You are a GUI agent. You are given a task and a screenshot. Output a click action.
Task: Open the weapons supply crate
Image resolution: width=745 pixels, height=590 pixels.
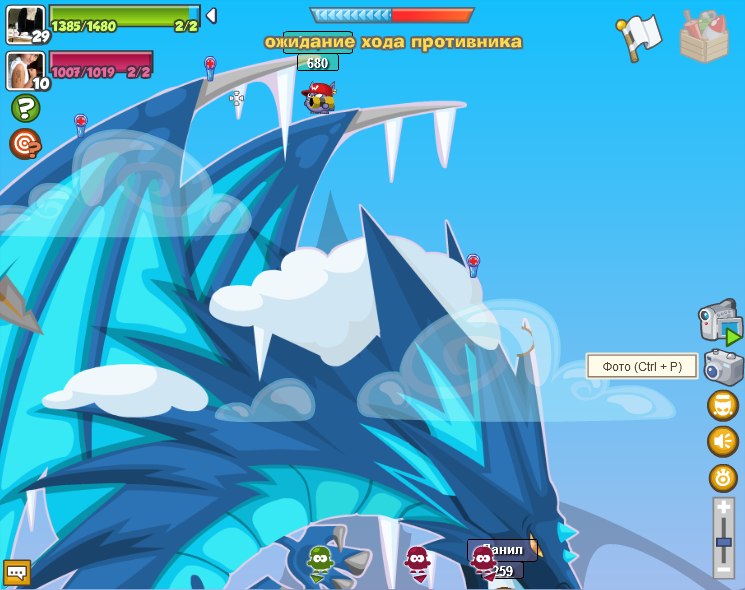coord(704,36)
